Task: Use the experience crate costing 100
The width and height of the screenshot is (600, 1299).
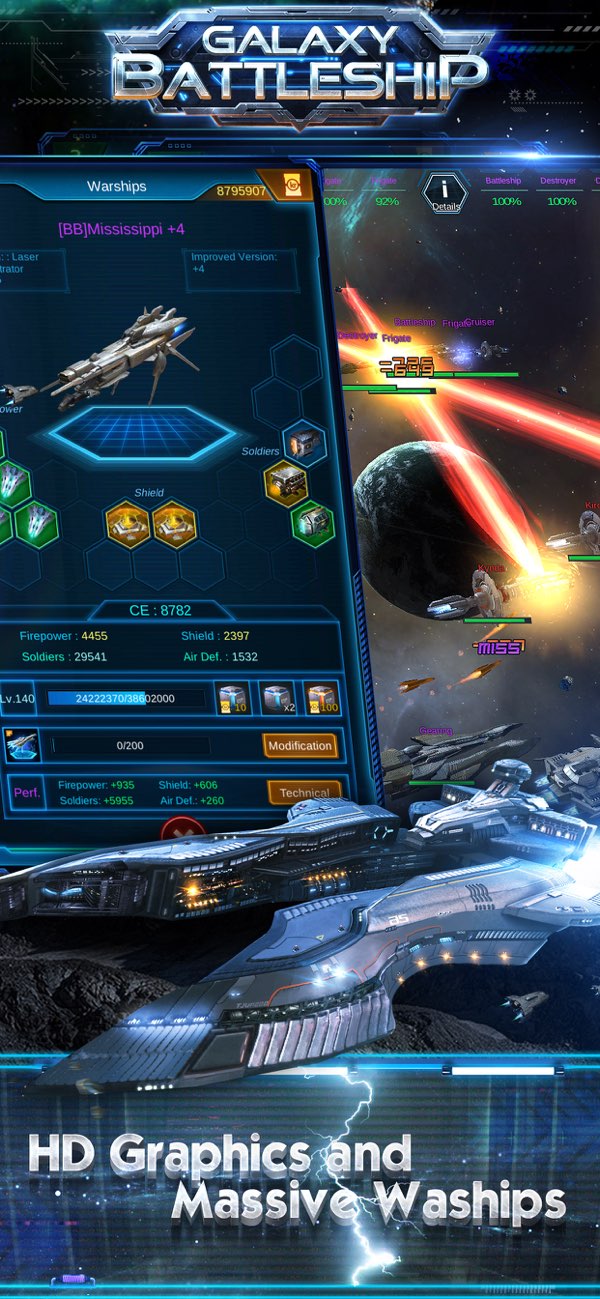Action: [321, 698]
